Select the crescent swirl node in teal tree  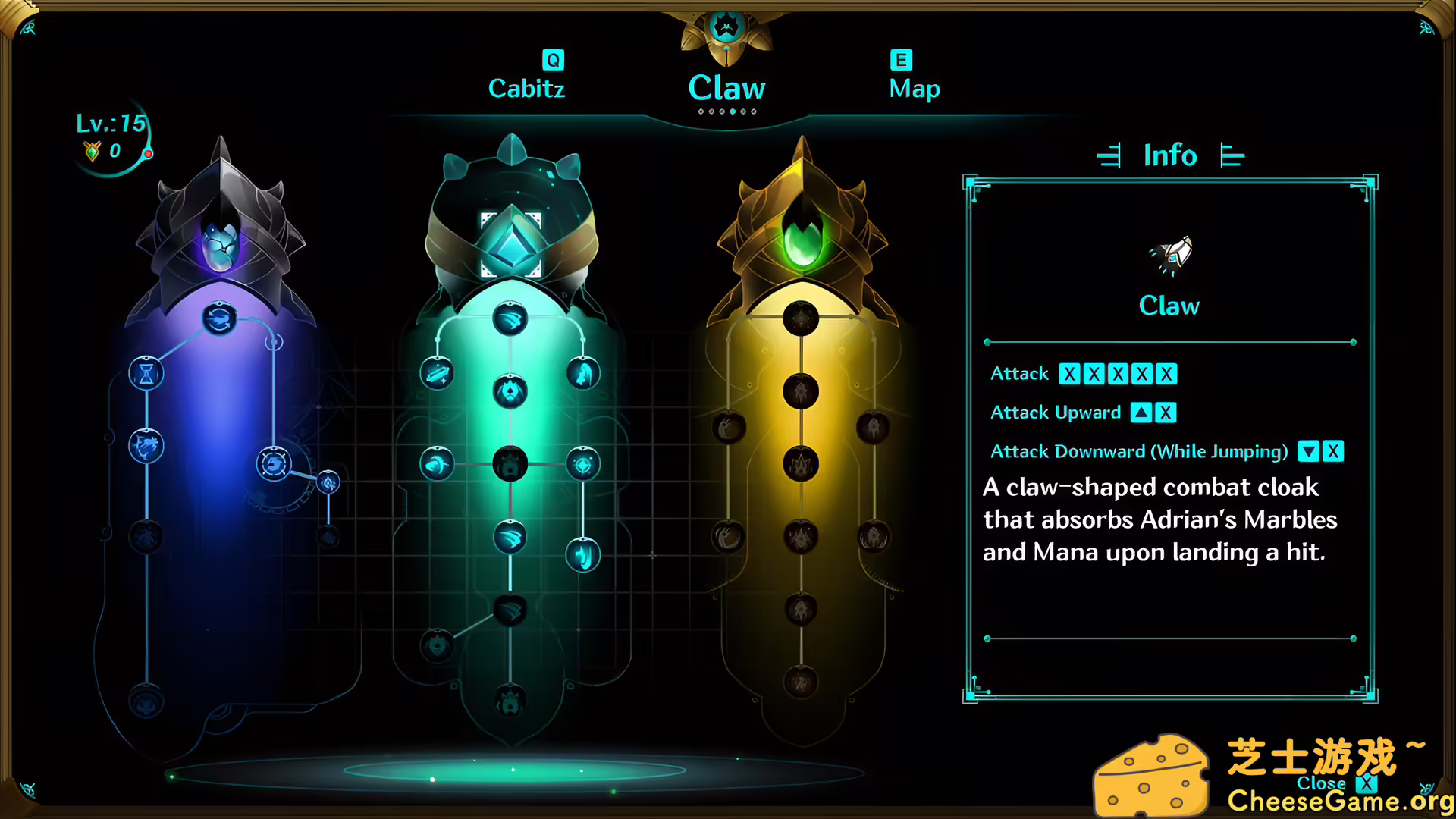point(438,464)
